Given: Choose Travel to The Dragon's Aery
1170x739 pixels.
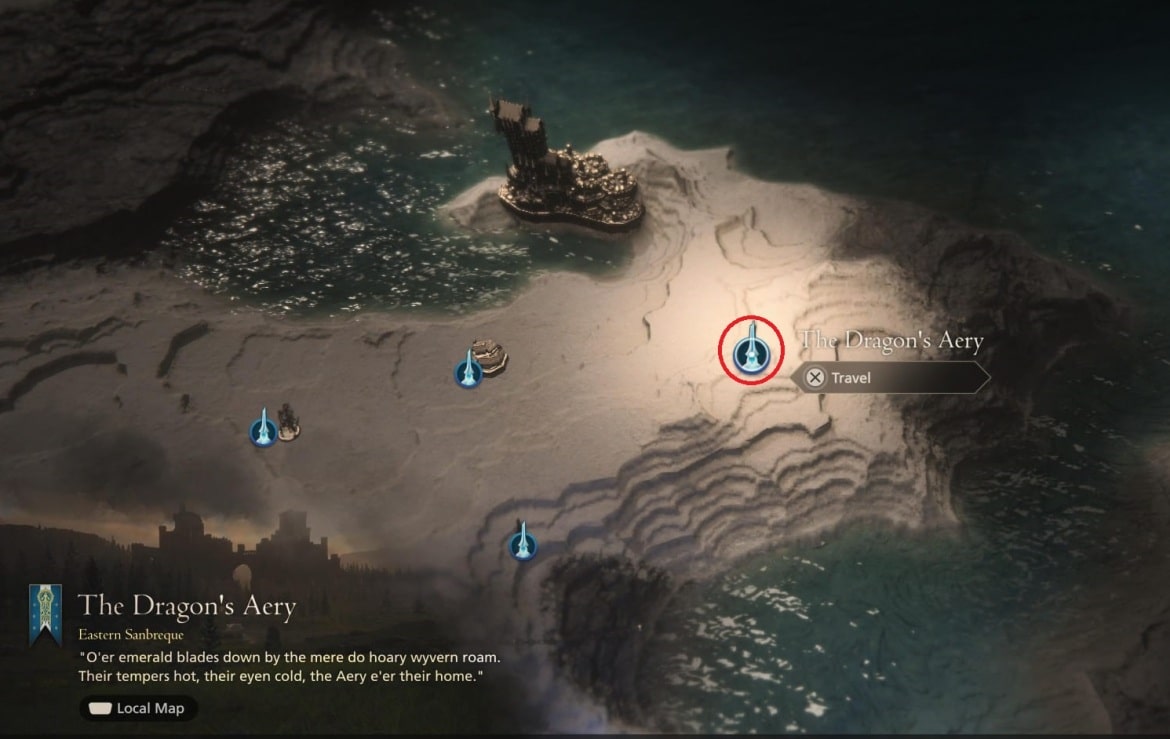Looking at the screenshot, I should tap(889, 378).
